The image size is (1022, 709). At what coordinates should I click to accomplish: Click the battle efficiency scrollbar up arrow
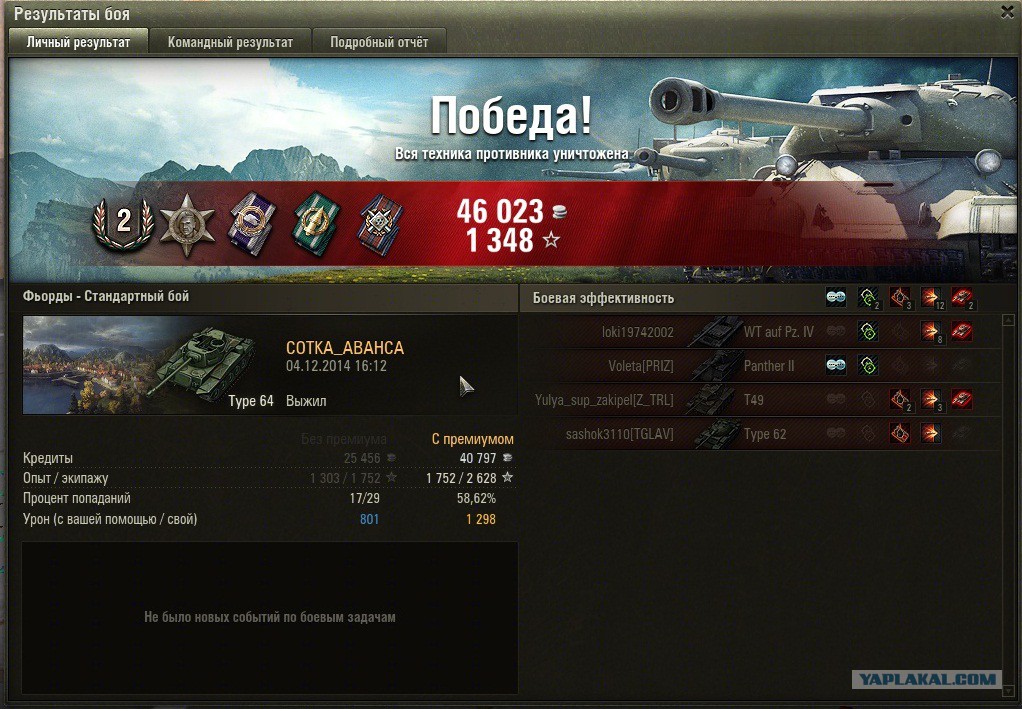[1009, 320]
